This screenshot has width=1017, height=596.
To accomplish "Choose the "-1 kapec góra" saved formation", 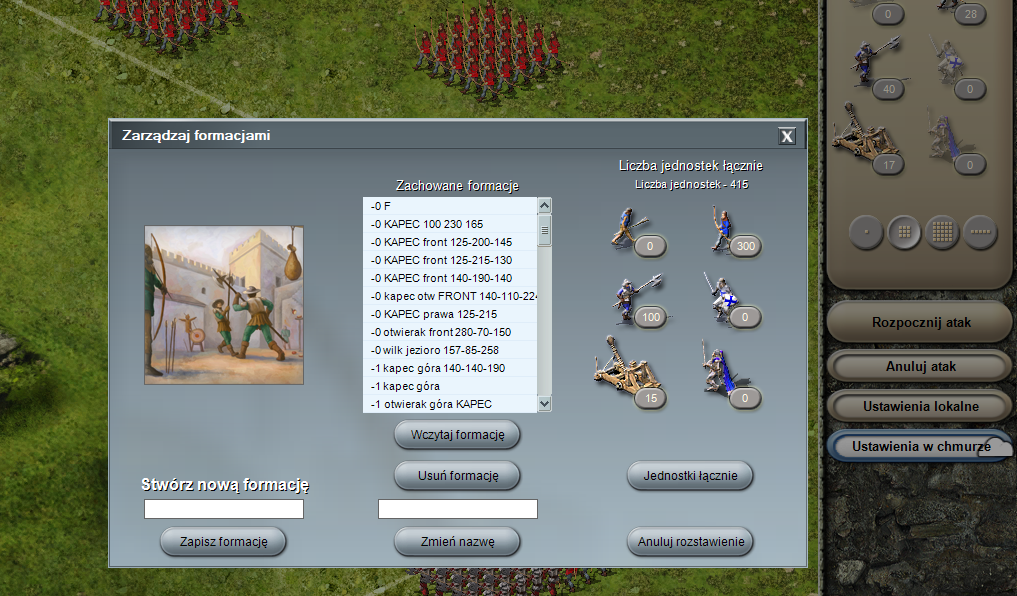I will [x=450, y=386].
